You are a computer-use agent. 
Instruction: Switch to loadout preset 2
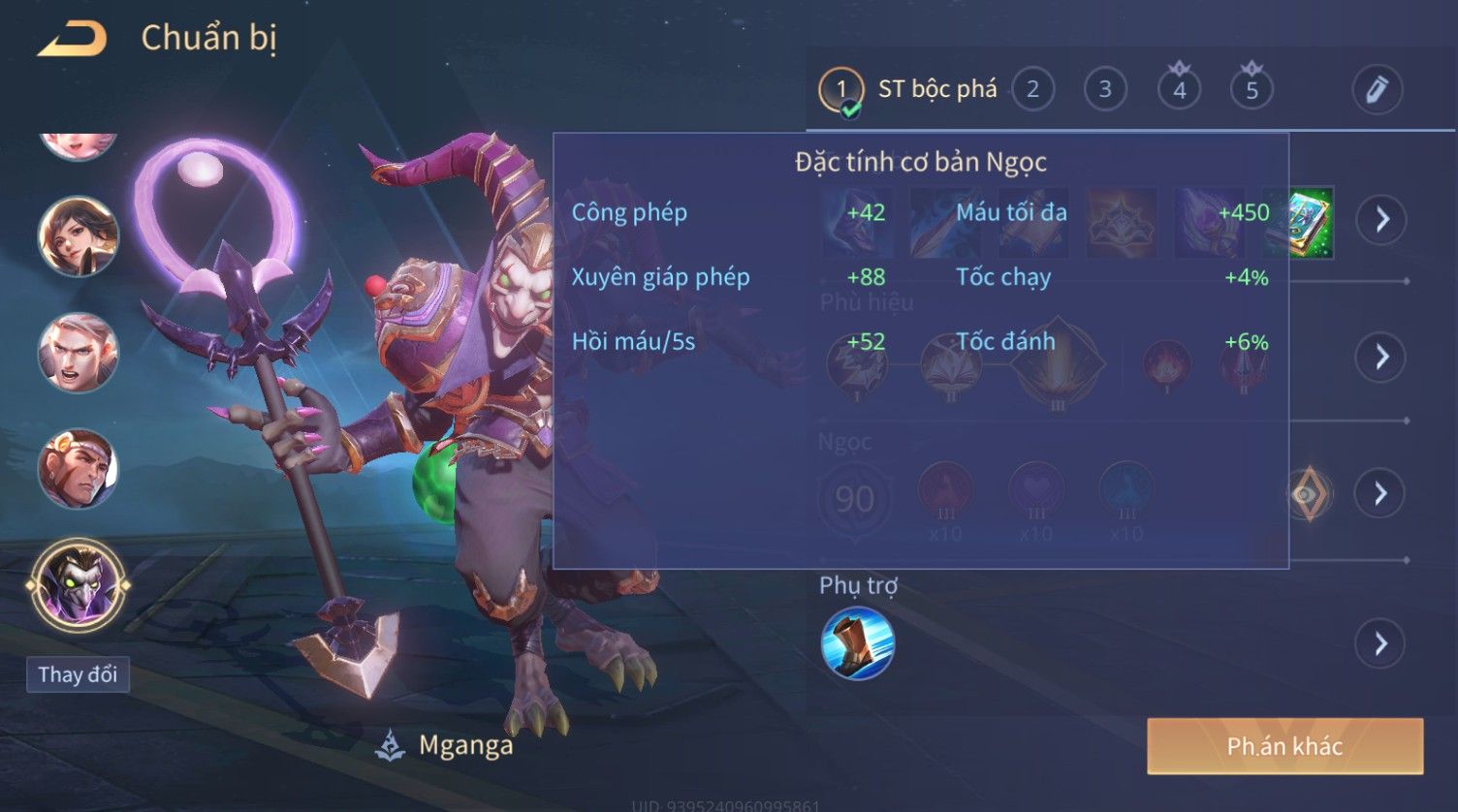click(1032, 90)
